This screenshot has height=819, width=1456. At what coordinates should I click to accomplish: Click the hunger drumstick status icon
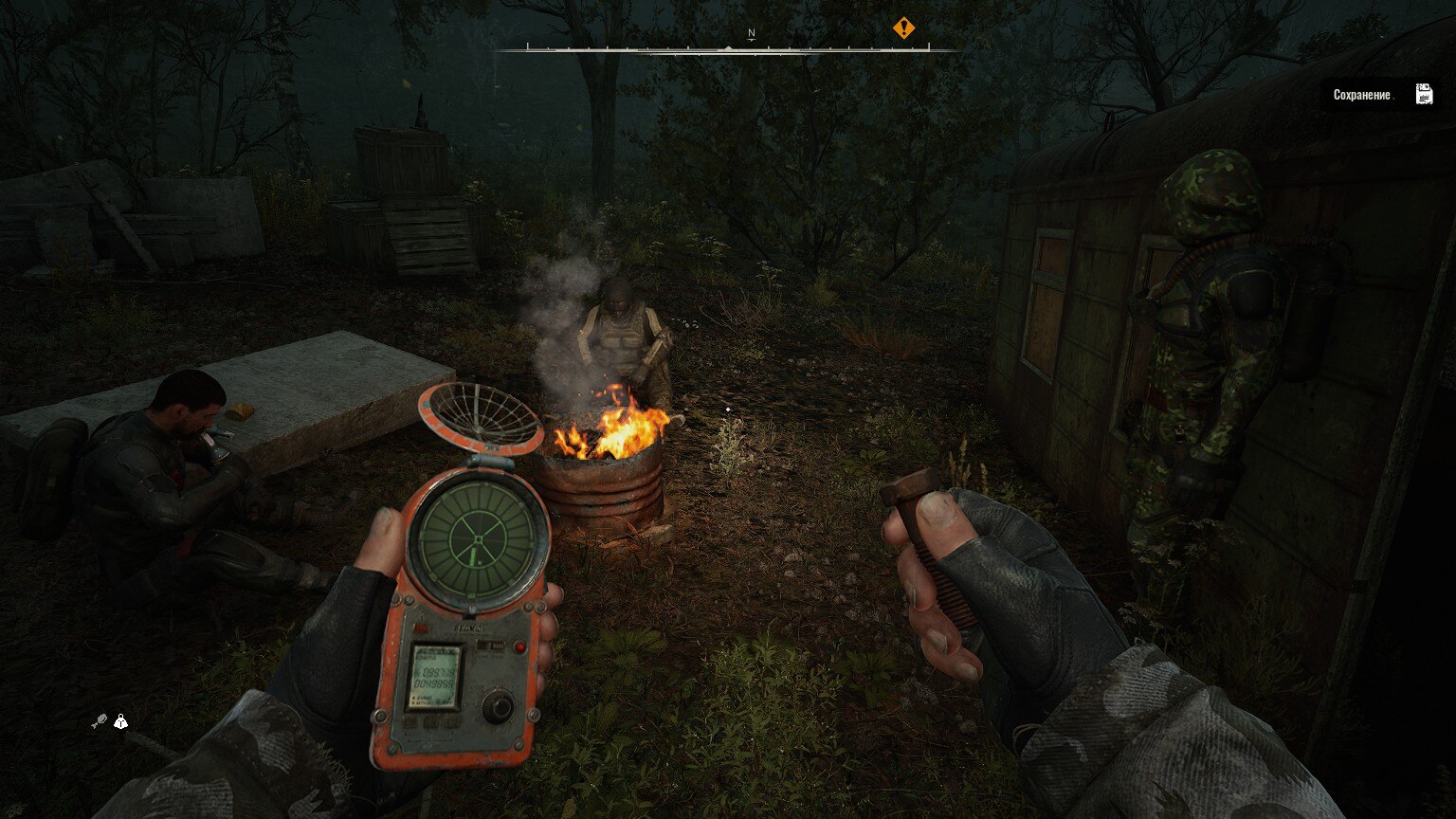coord(99,722)
